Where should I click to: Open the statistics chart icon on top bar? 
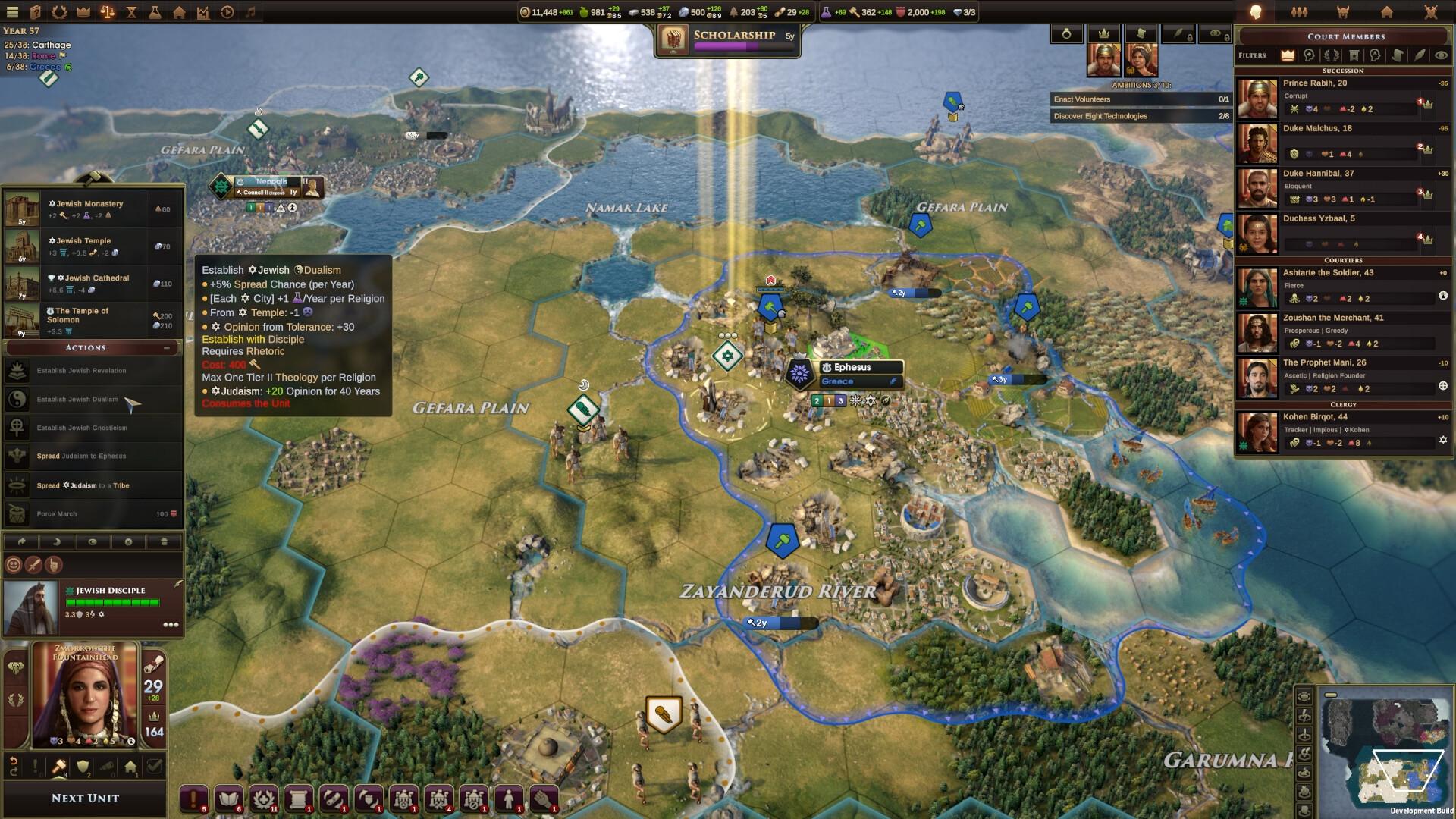tap(203, 13)
